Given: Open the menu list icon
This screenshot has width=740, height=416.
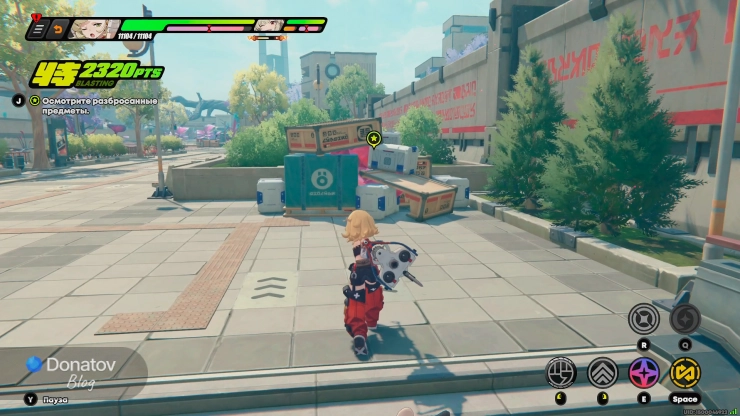Looking at the screenshot, I should click(x=37, y=30).
